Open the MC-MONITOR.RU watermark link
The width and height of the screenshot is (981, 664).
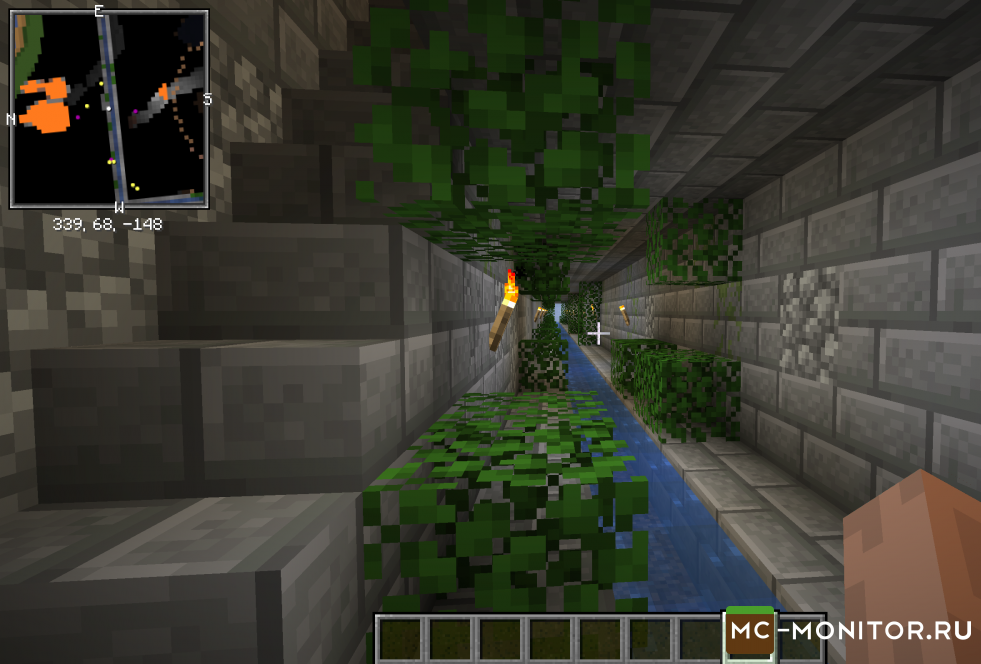850,631
